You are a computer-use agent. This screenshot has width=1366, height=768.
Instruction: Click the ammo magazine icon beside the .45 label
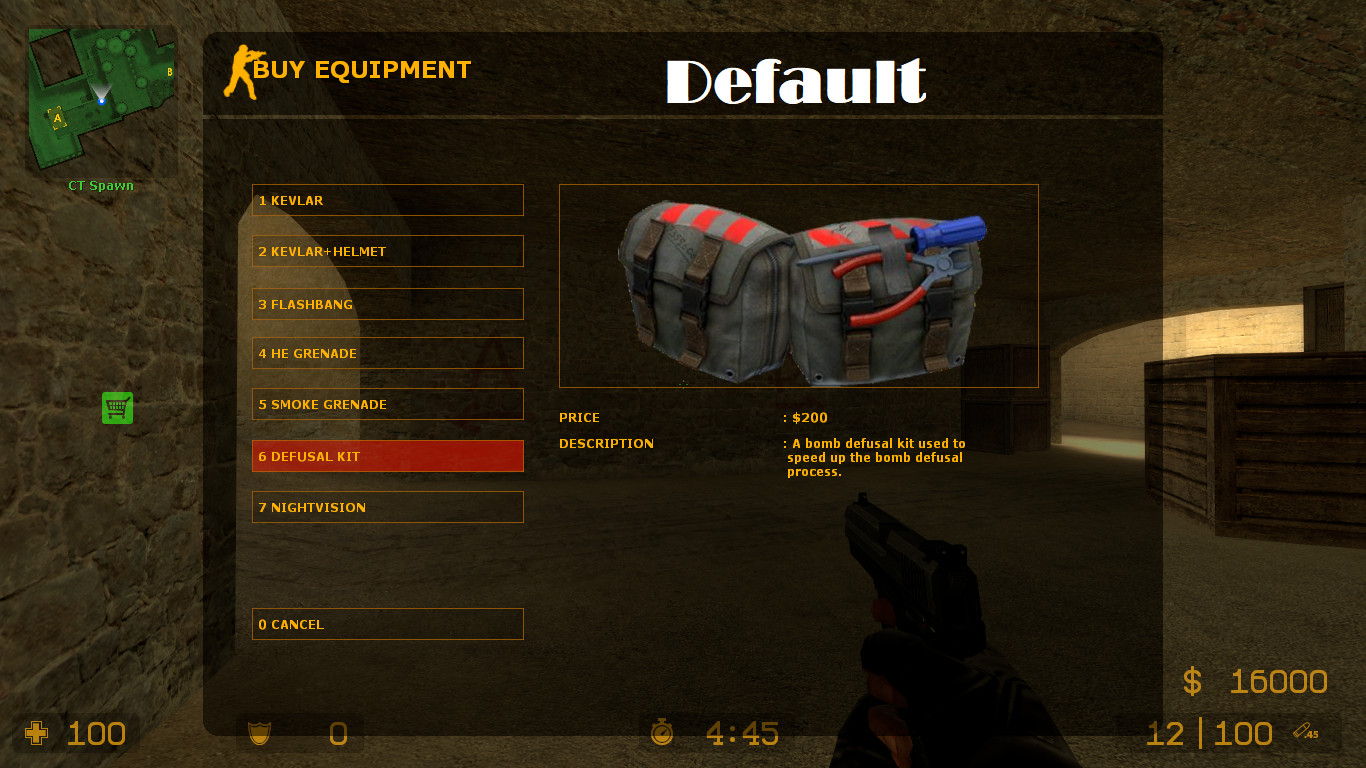click(x=1300, y=729)
